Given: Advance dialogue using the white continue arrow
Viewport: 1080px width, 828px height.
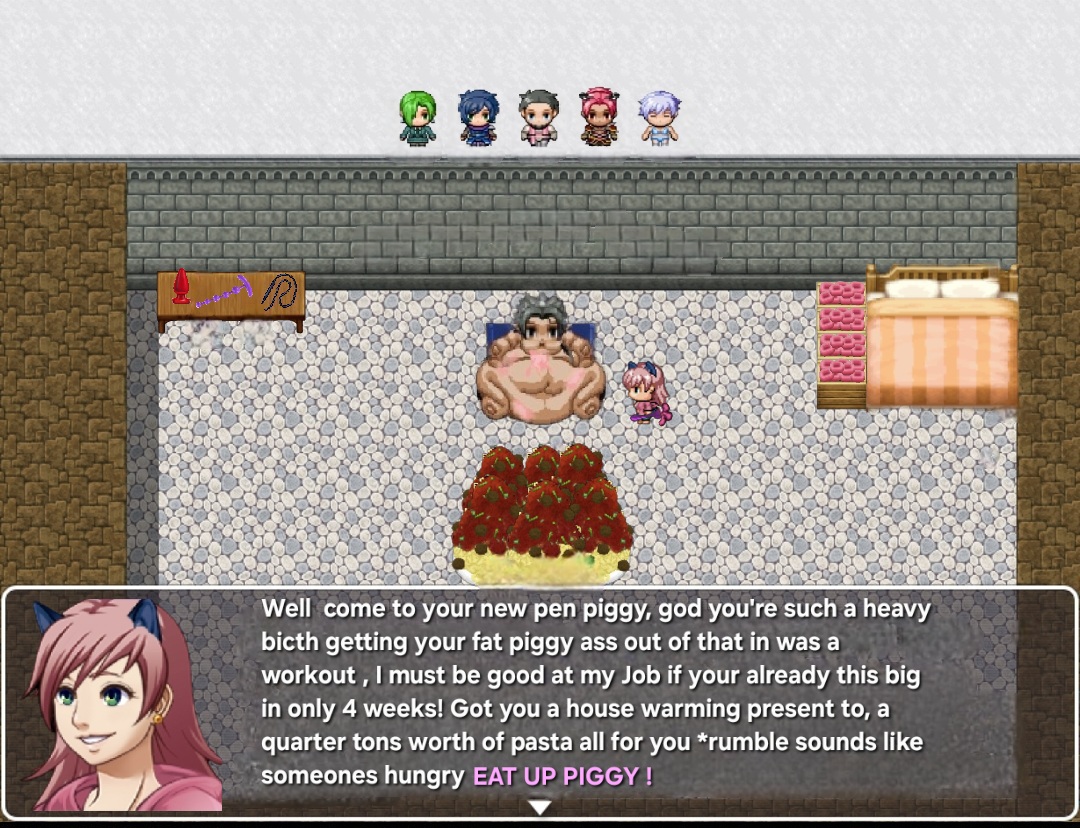Looking at the screenshot, I should pos(540,806).
